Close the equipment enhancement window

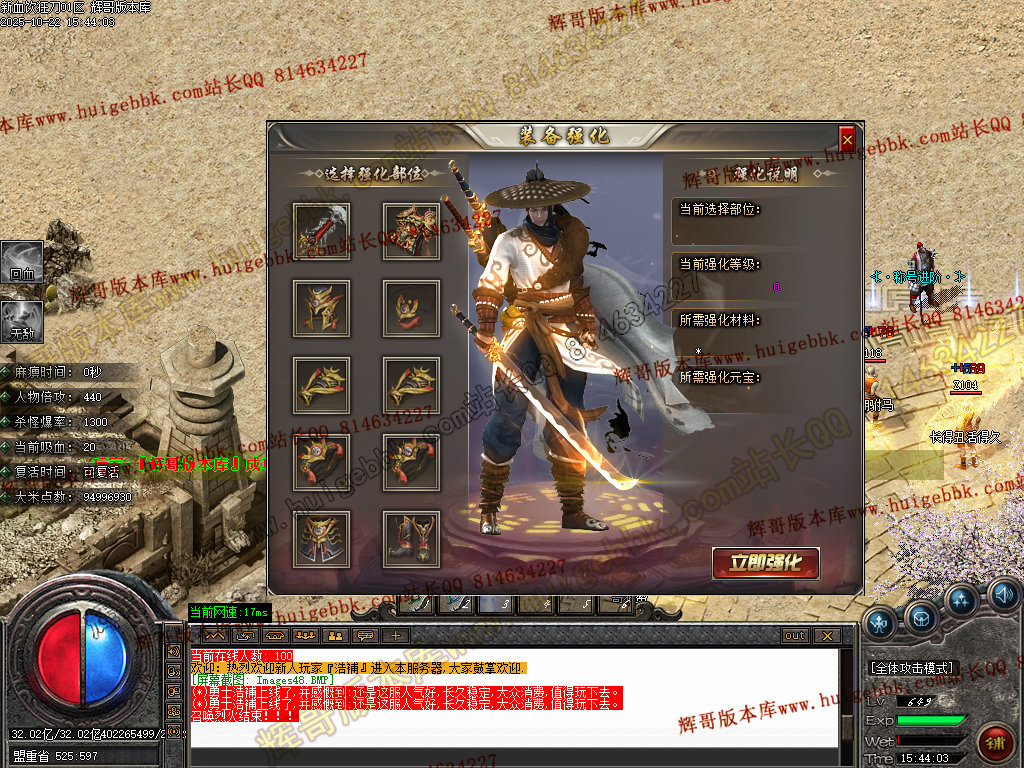847,138
